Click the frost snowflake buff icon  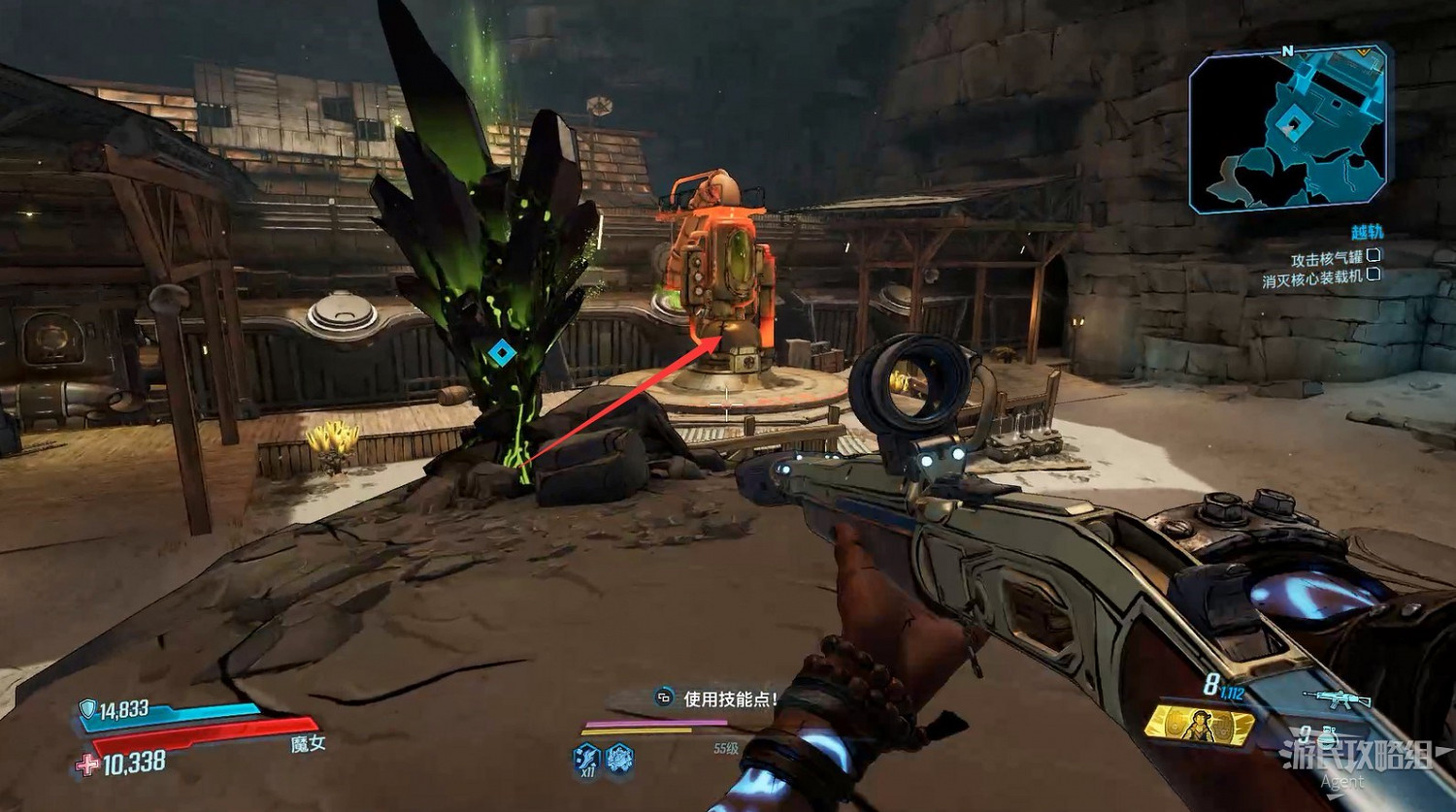click(x=620, y=757)
